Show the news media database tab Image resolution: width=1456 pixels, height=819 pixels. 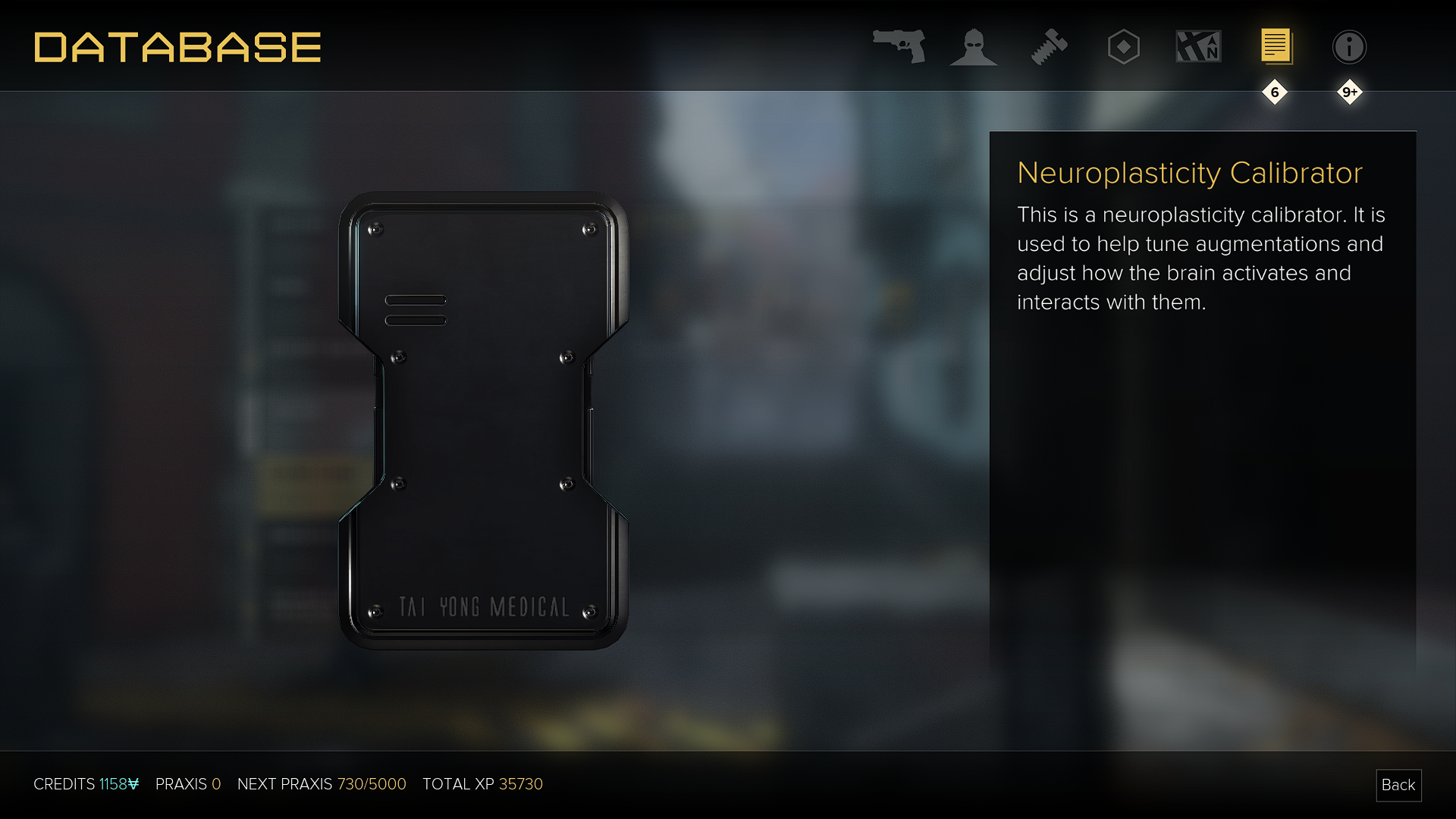[1198, 47]
